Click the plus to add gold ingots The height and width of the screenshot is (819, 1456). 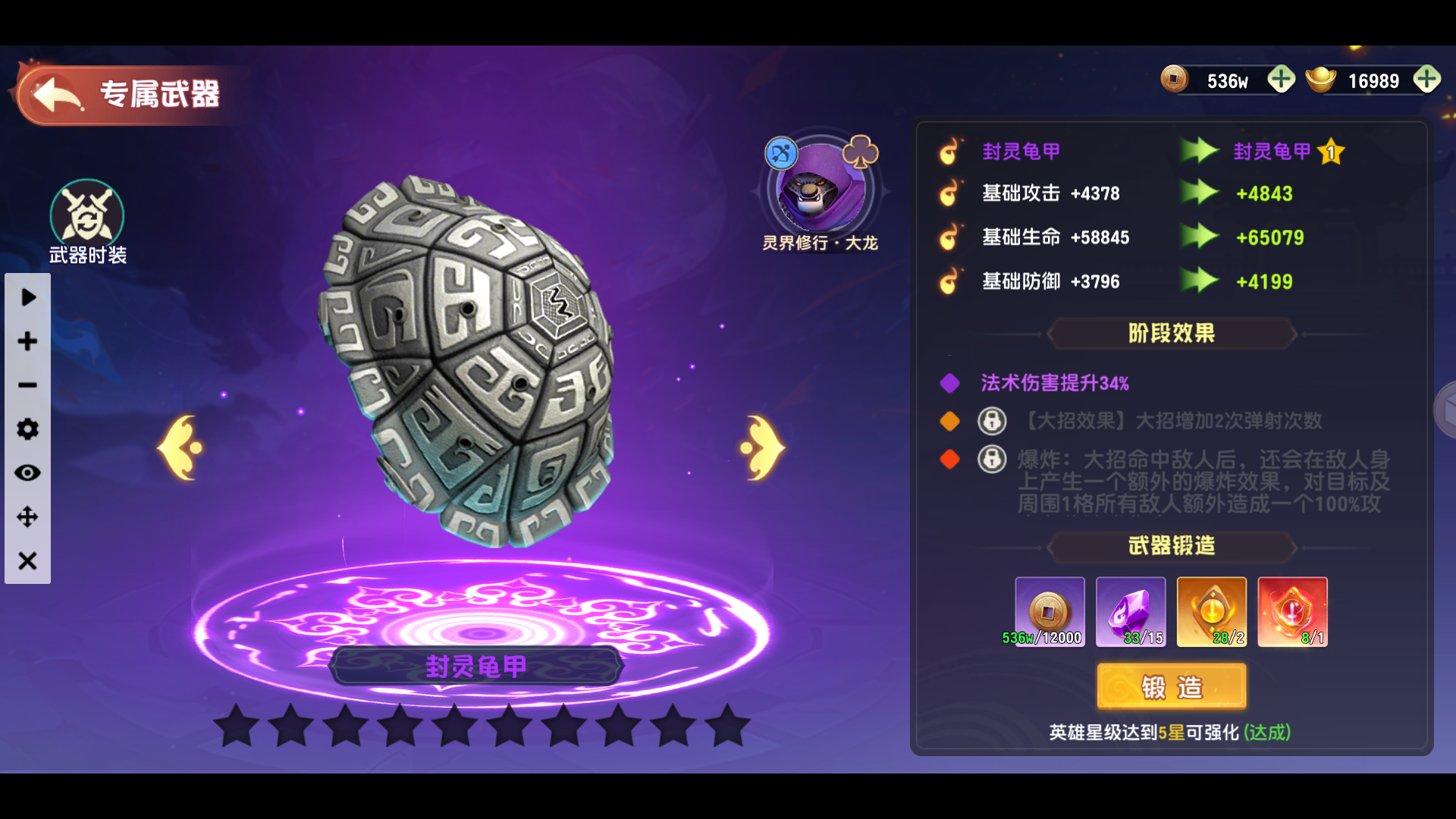point(1427,79)
